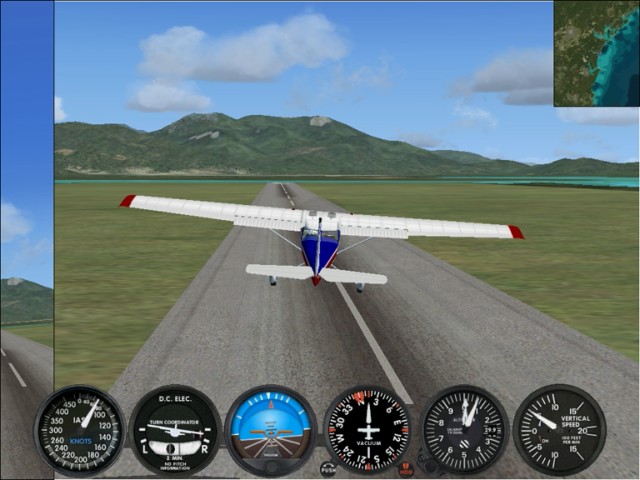Open the satellite minimap in the corner

click(596, 53)
